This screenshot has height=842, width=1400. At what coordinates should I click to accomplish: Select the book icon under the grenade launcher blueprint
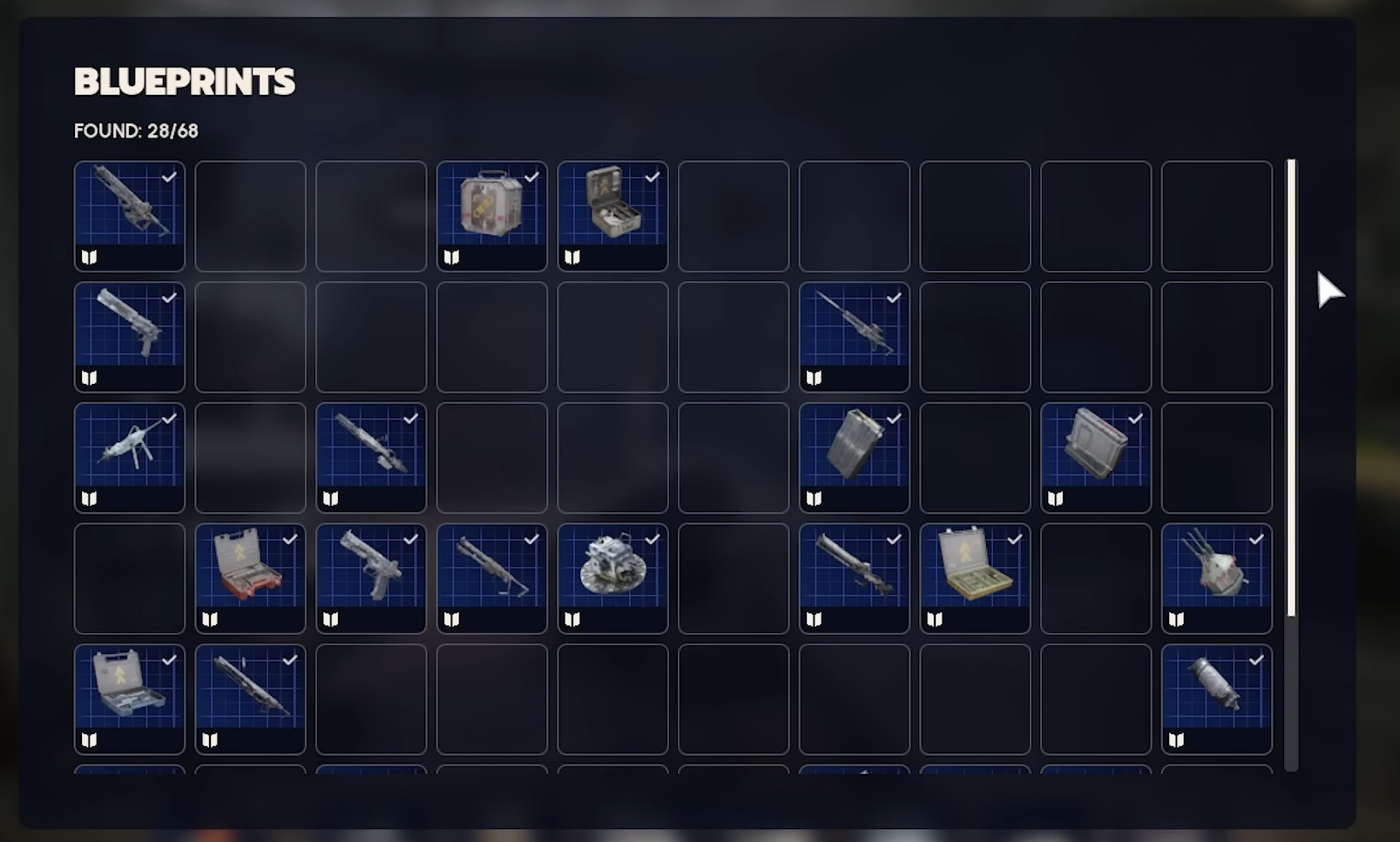[452, 619]
